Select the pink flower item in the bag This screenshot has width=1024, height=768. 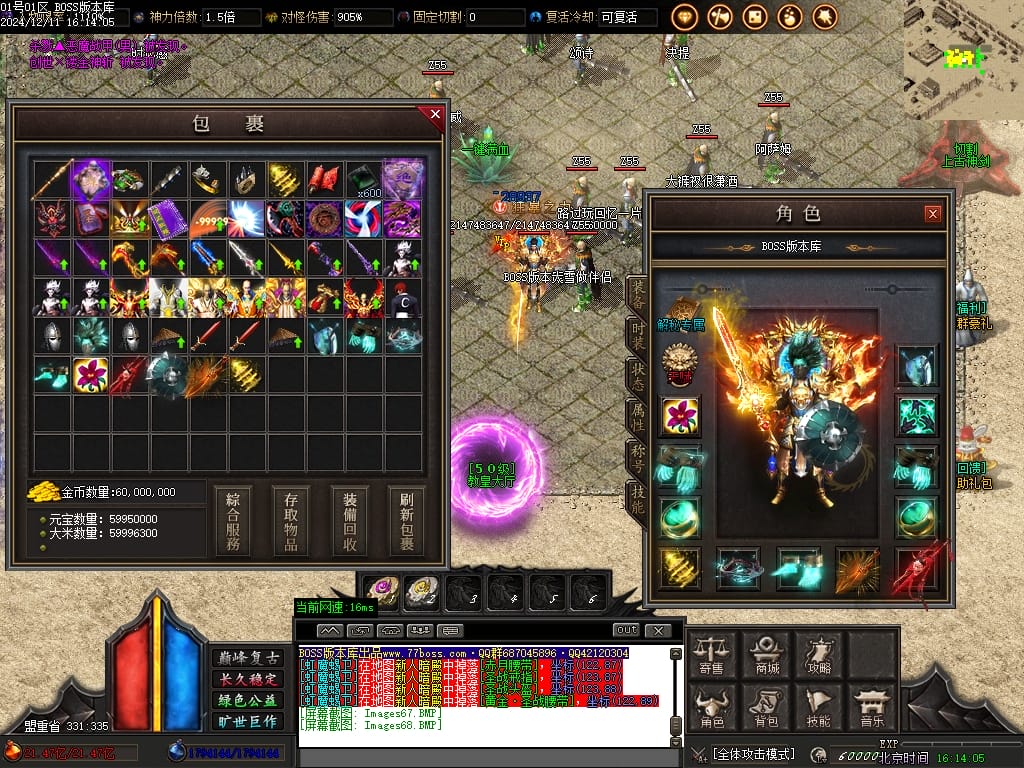click(91, 375)
